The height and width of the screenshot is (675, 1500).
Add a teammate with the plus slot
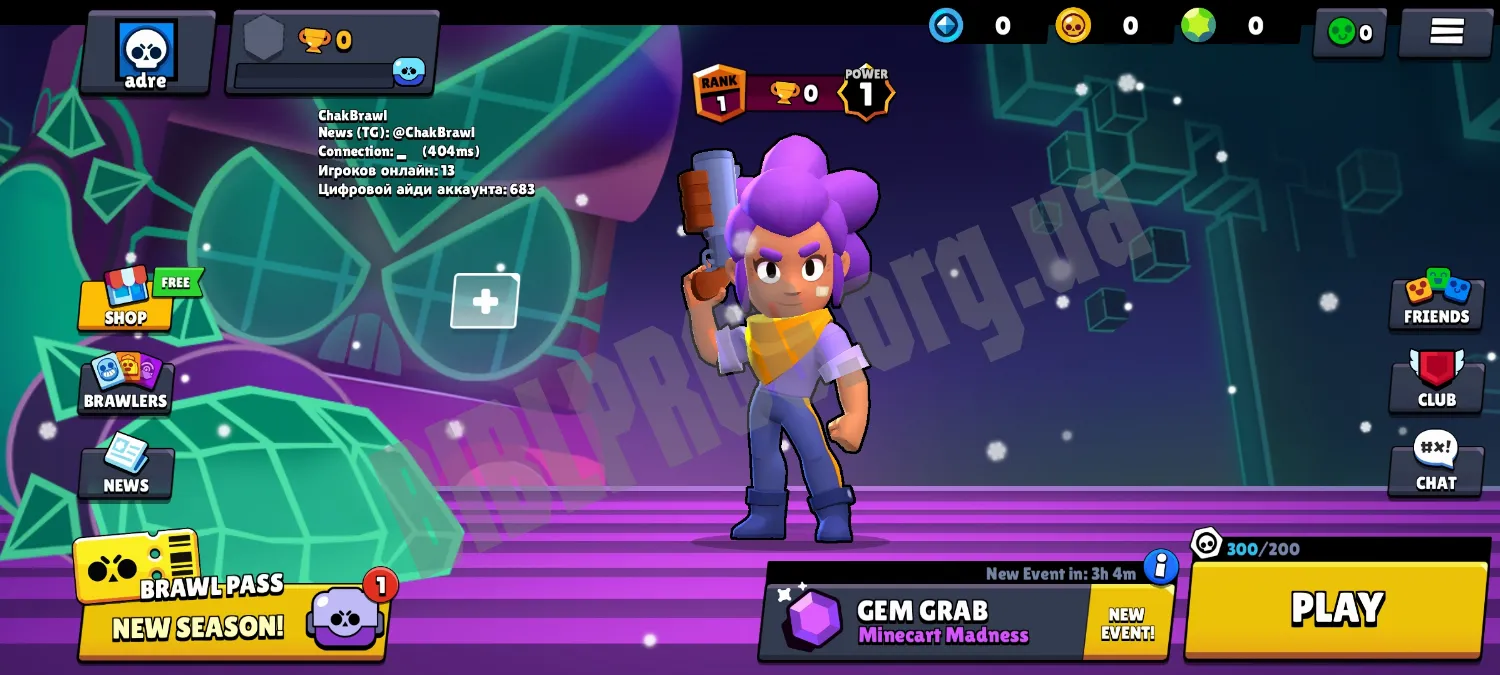point(485,301)
